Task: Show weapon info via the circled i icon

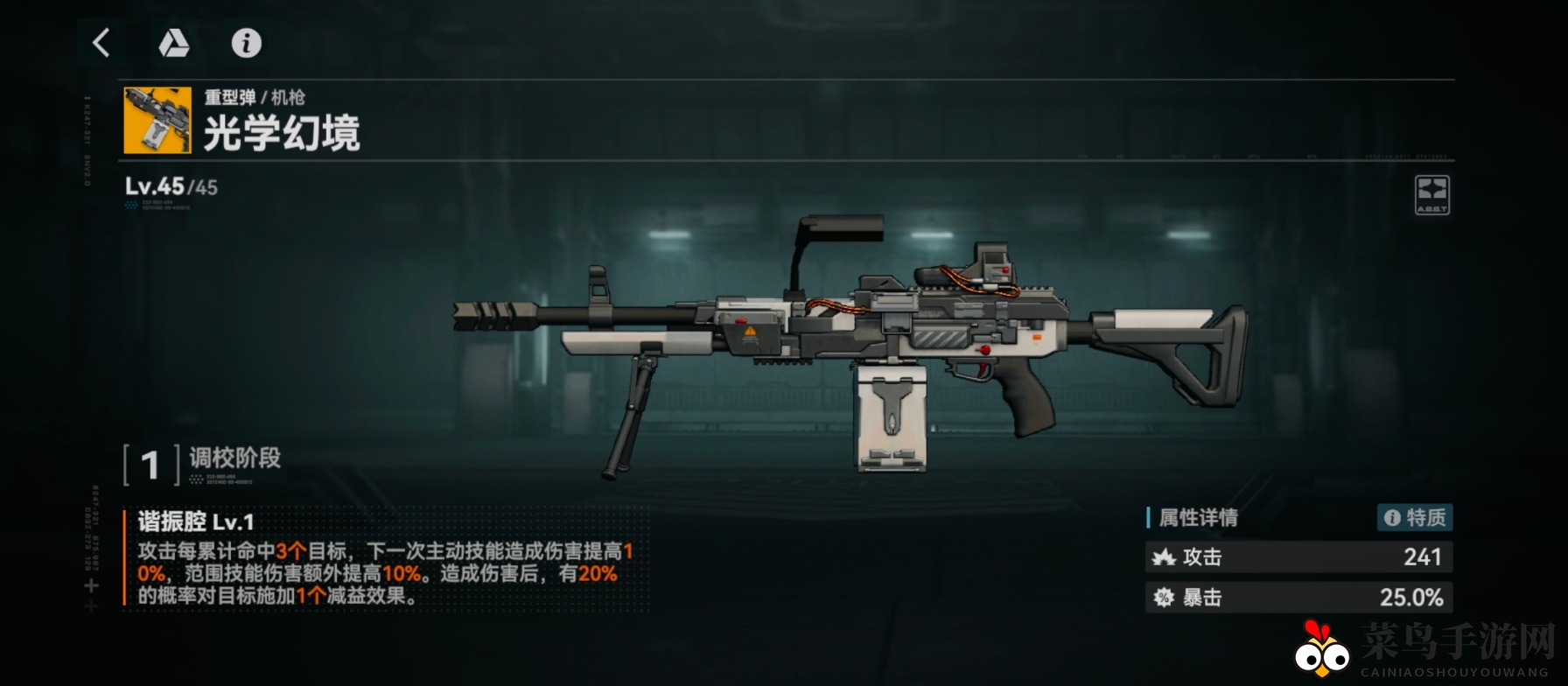Action: click(246, 43)
